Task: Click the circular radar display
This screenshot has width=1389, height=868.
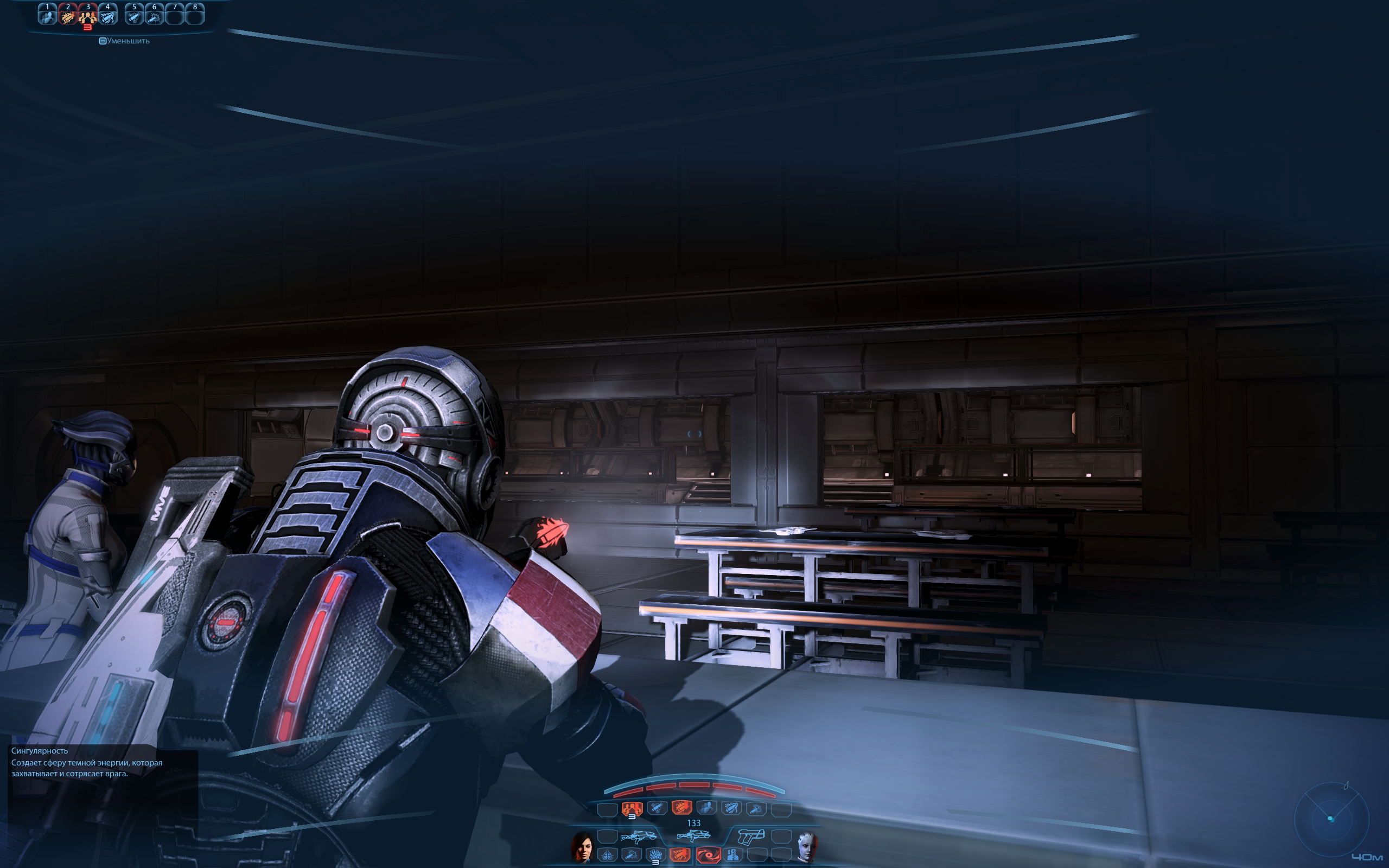Action: point(1331,818)
